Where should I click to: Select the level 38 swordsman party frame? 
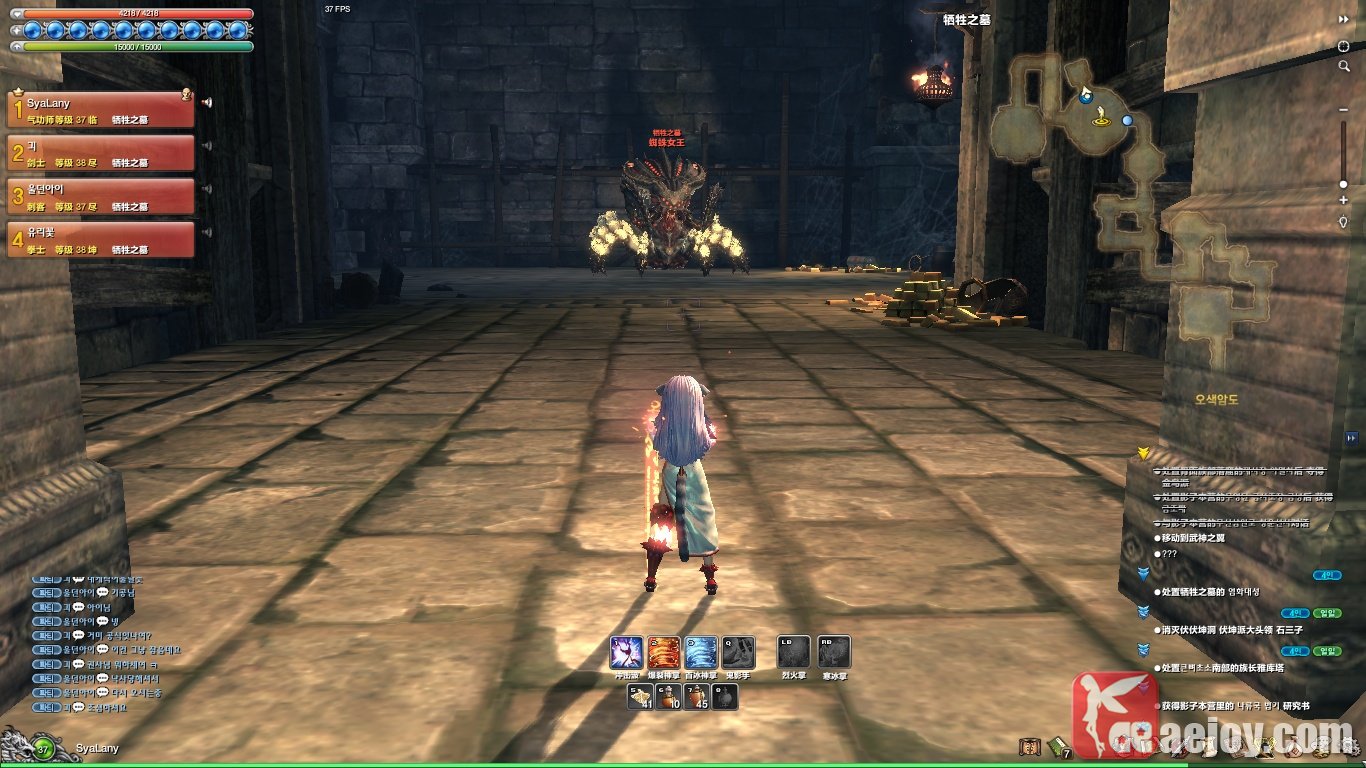click(x=100, y=153)
